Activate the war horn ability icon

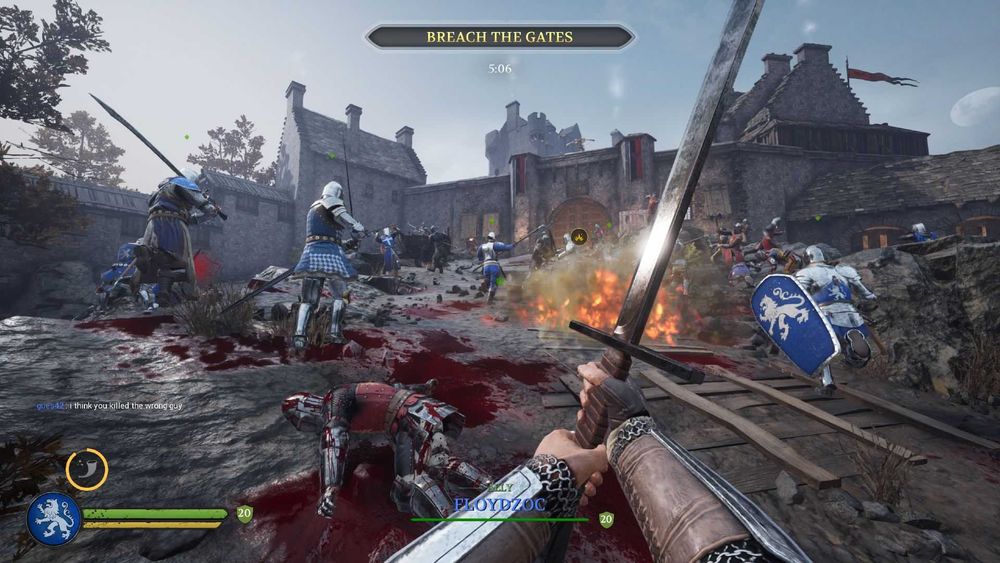coord(87,469)
